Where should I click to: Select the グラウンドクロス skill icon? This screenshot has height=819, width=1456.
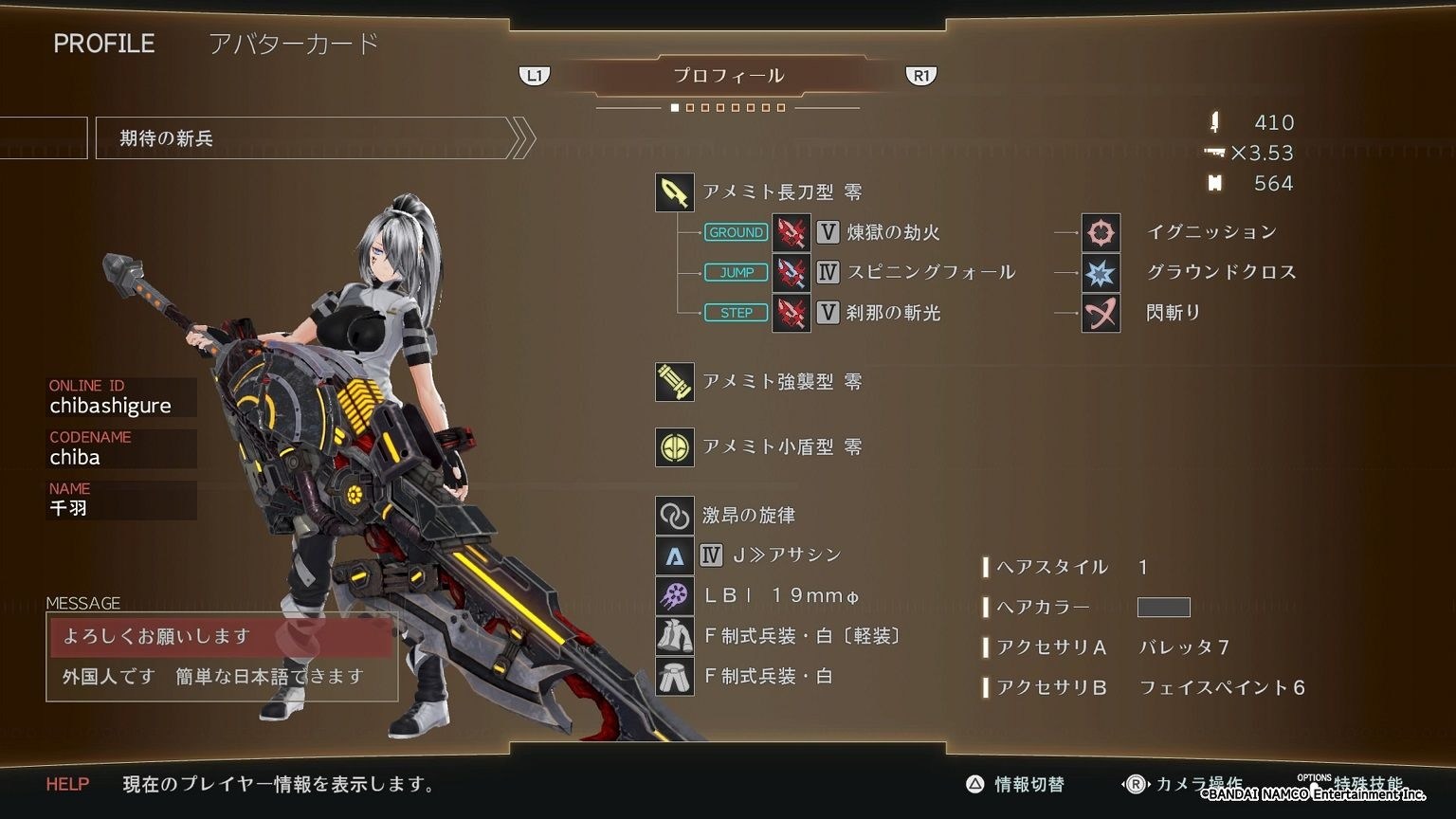click(x=1099, y=272)
